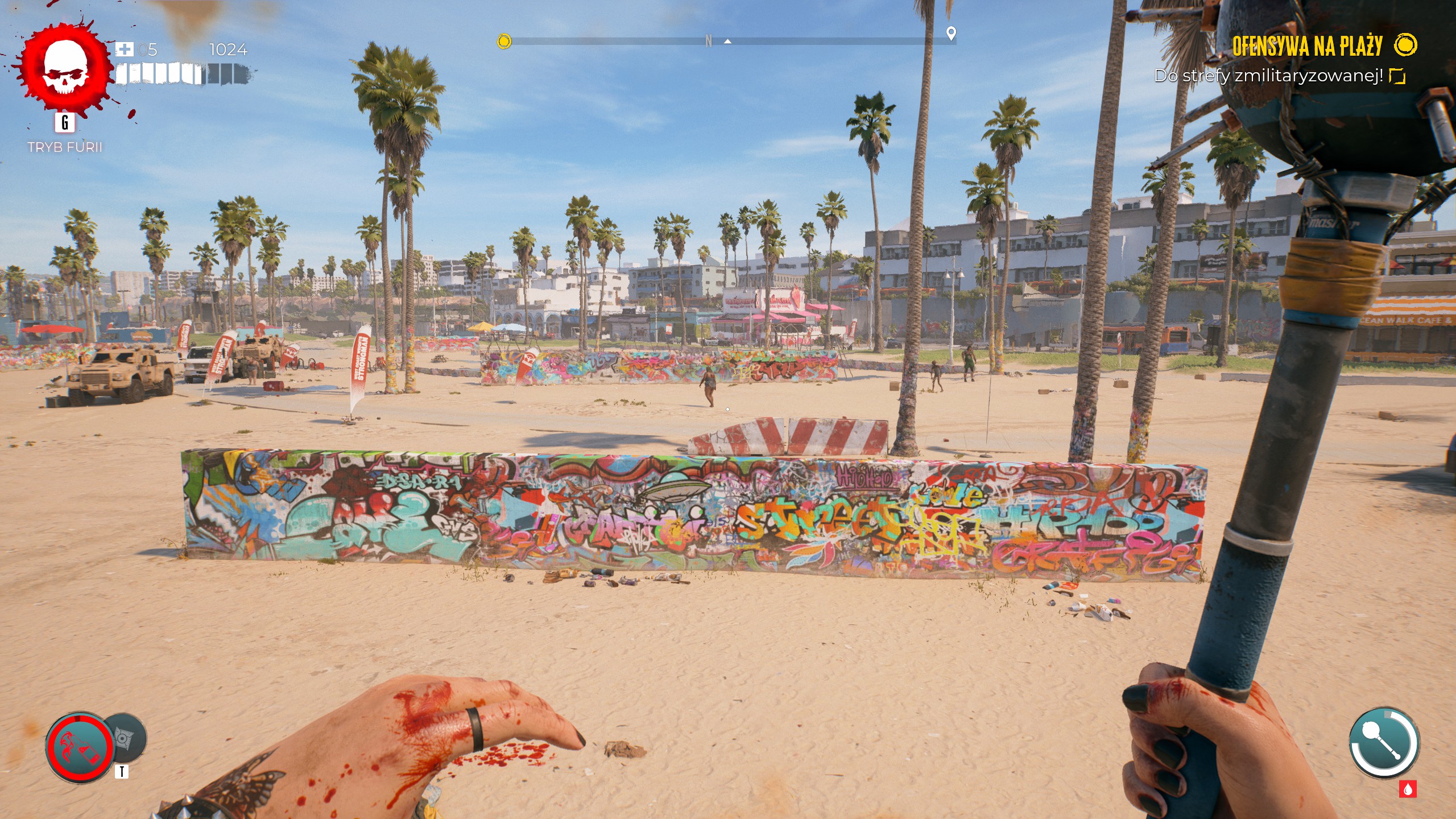Activate the Fury Mode skull icon
Screen dimensions: 1456x819
pos(65,68)
